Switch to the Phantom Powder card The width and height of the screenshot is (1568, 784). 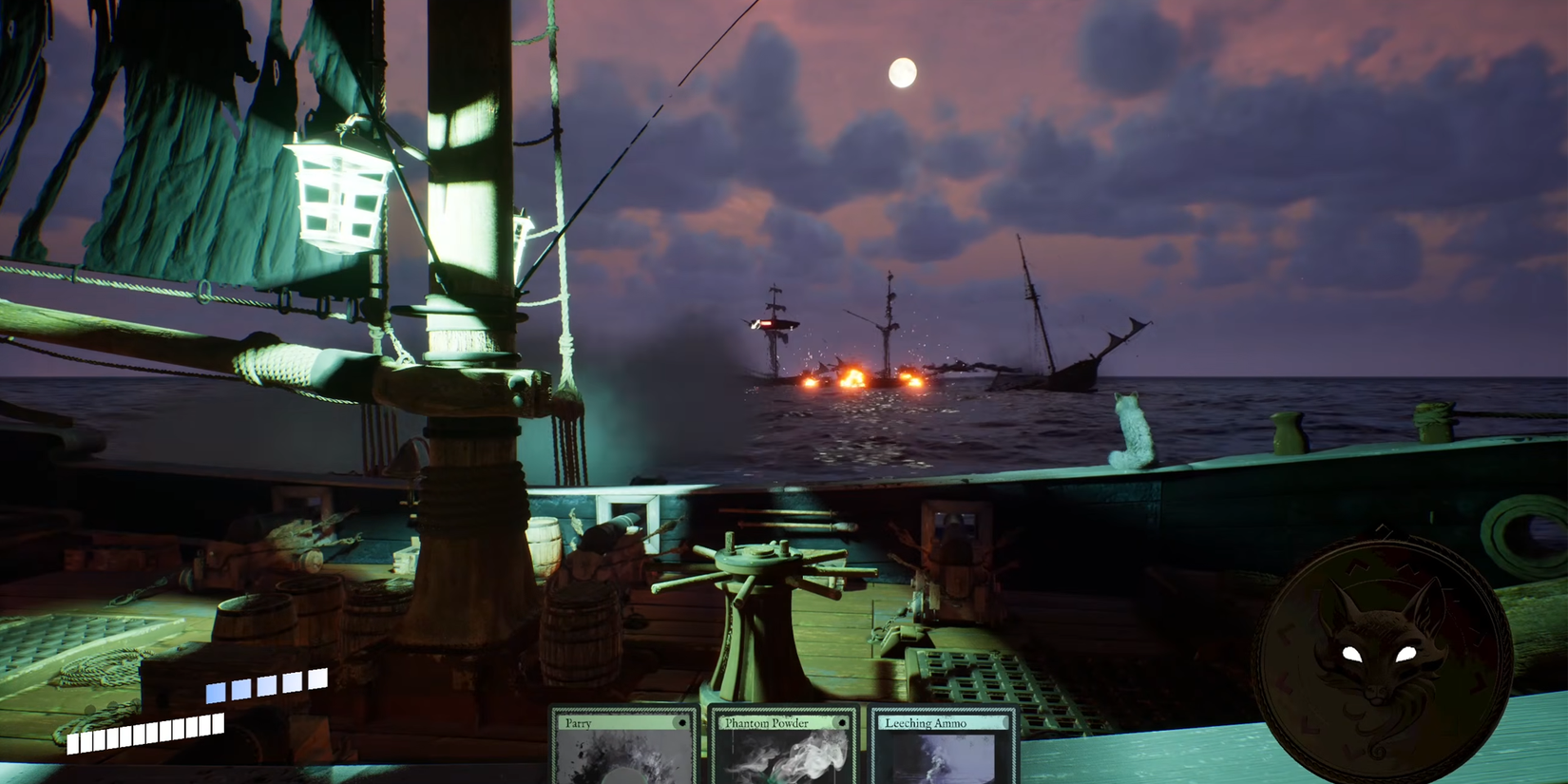784,751
